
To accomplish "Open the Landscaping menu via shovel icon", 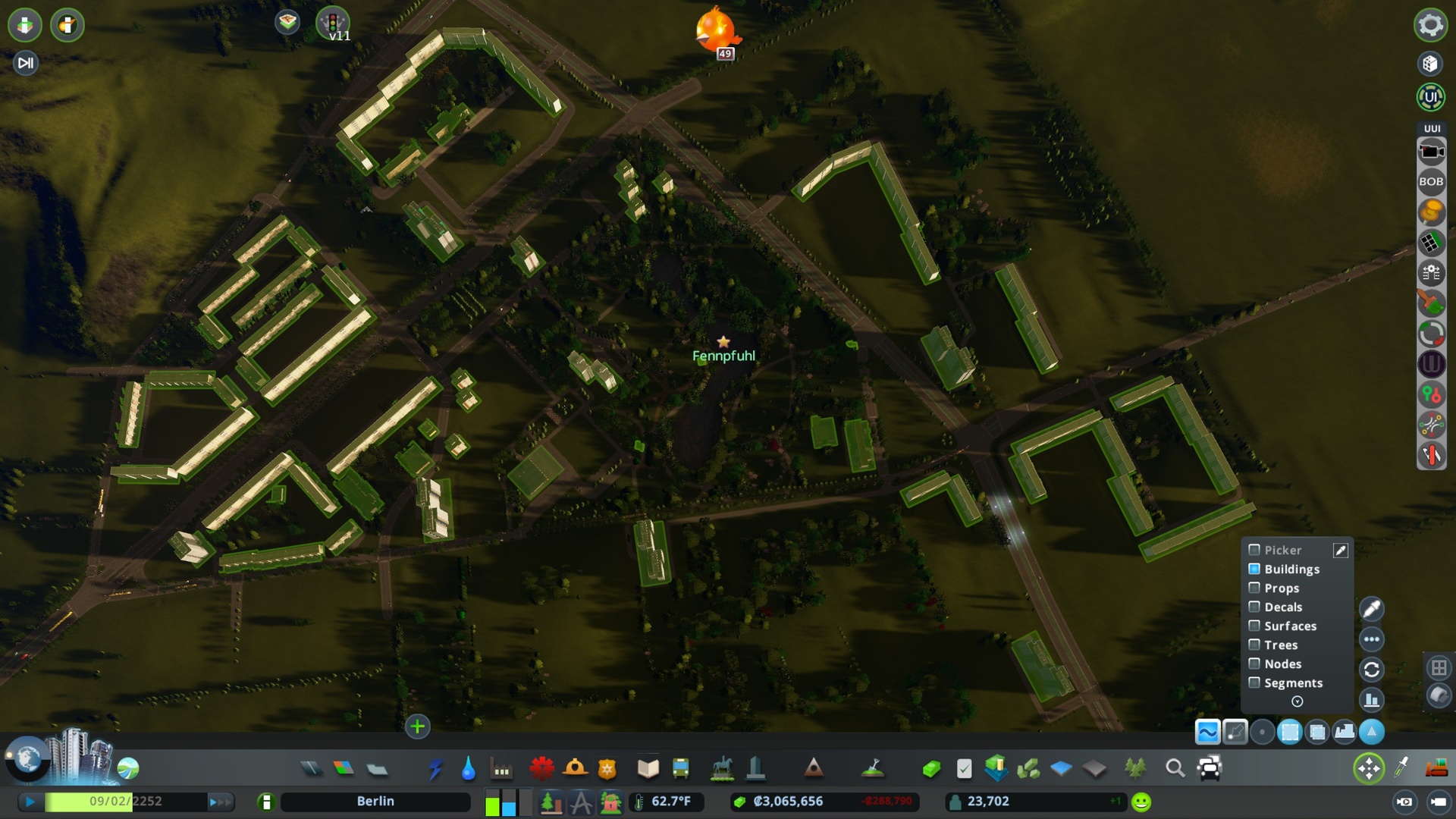I will click(x=874, y=768).
